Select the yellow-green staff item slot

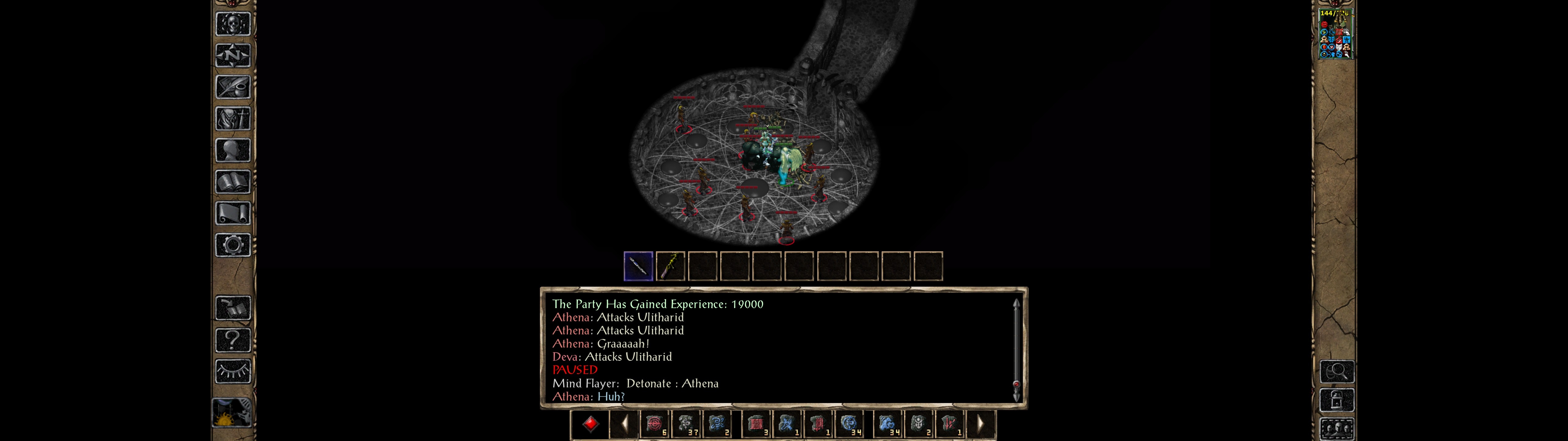670,266
